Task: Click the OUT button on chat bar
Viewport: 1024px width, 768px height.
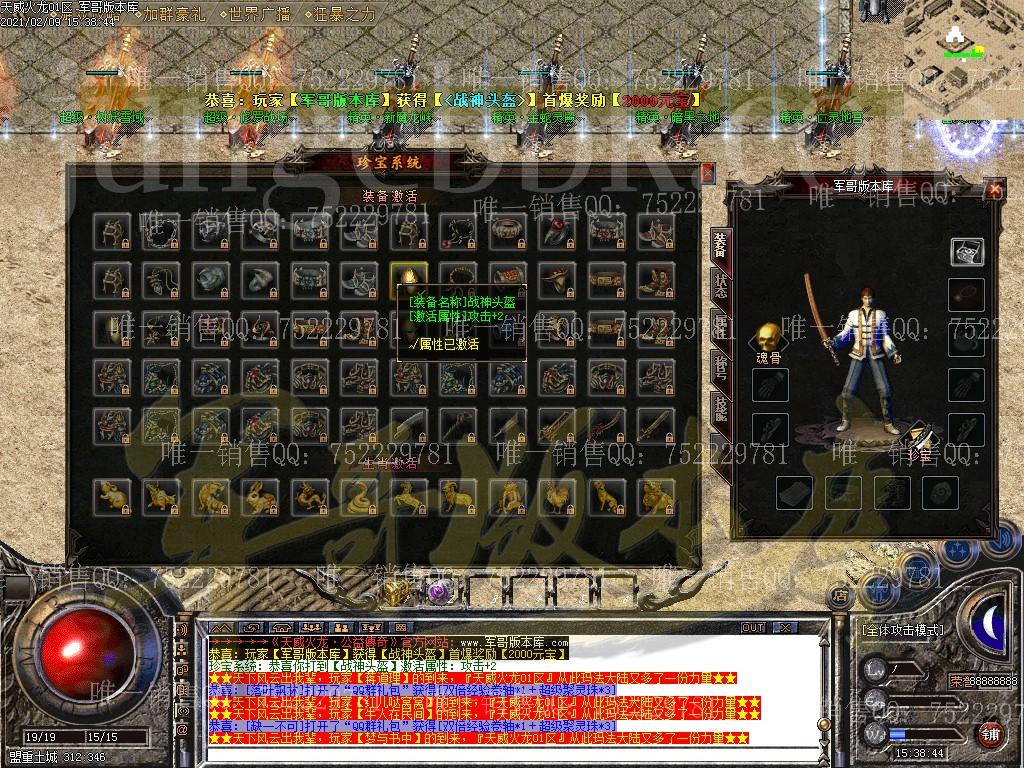Action: (752, 627)
